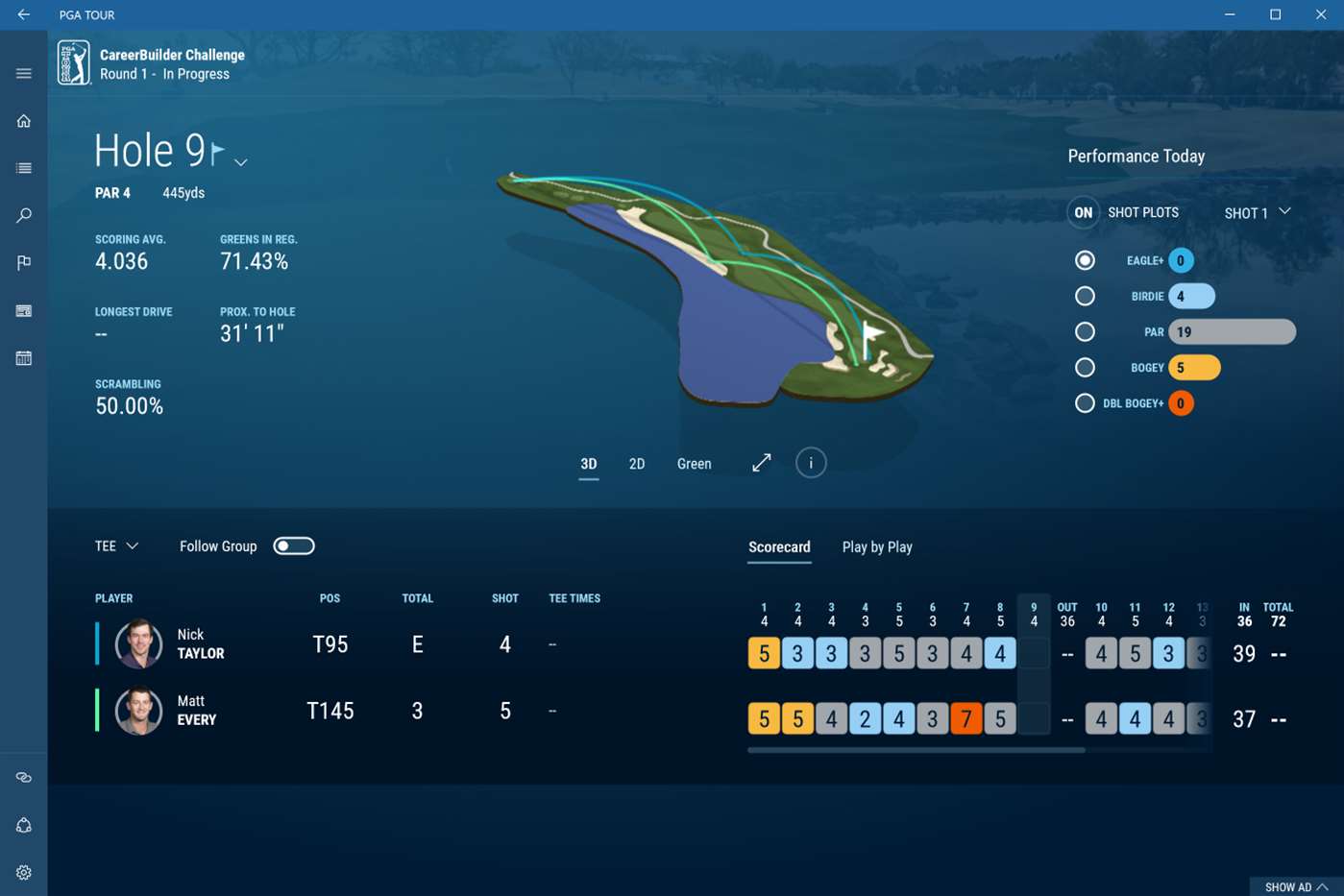Toggle the Shot Plots ON switch
1344x896 pixels.
coord(1084,213)
